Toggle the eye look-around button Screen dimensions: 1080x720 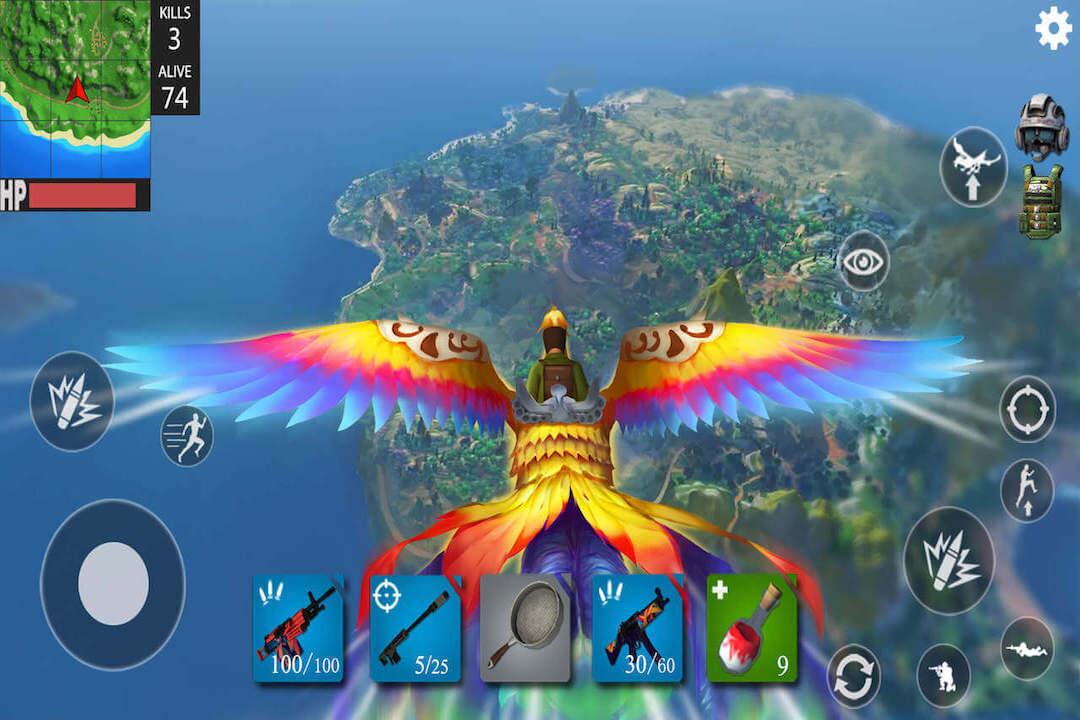click(864, 261)
